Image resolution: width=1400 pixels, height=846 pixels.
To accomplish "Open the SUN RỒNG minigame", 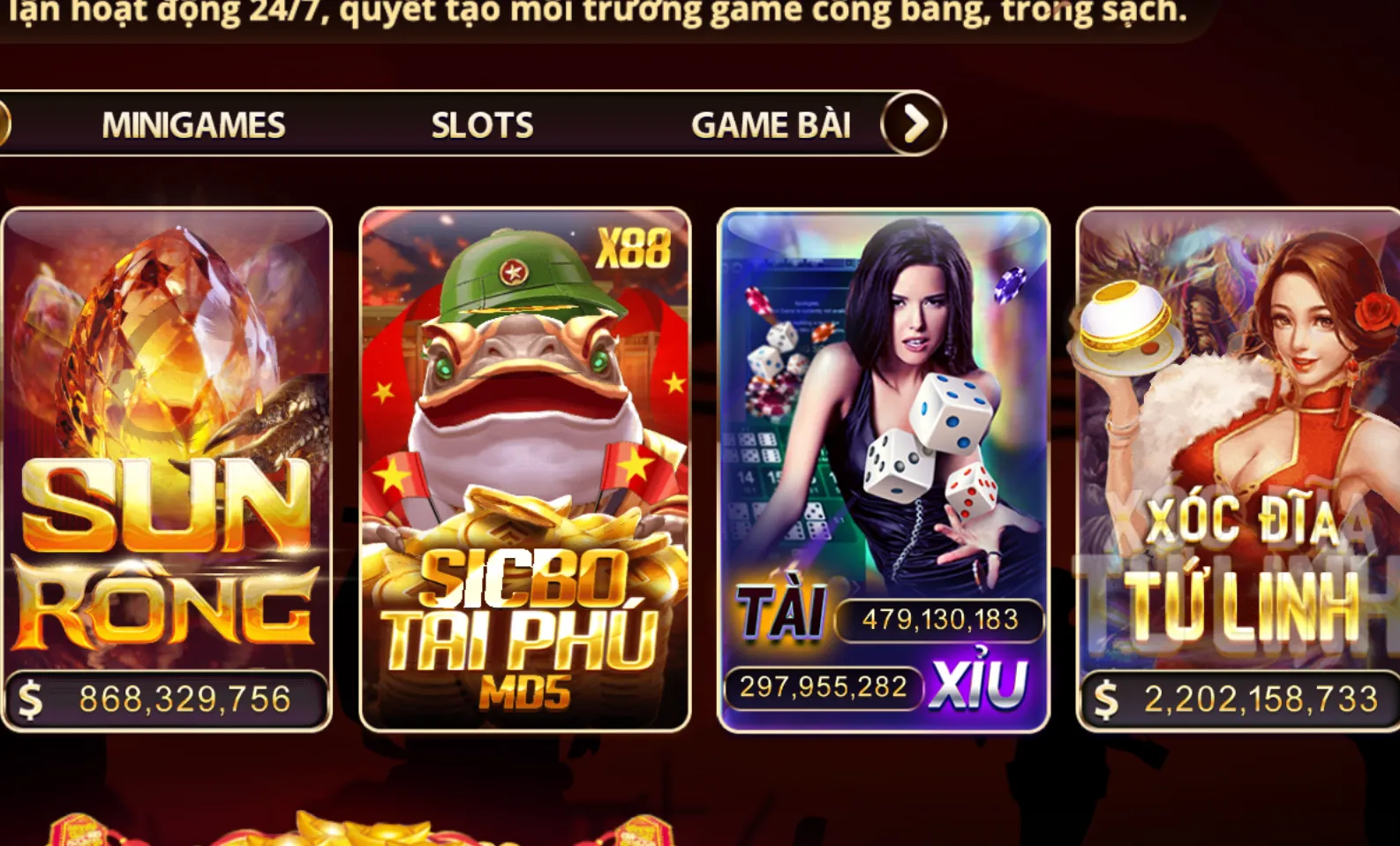I will [168, 468].
